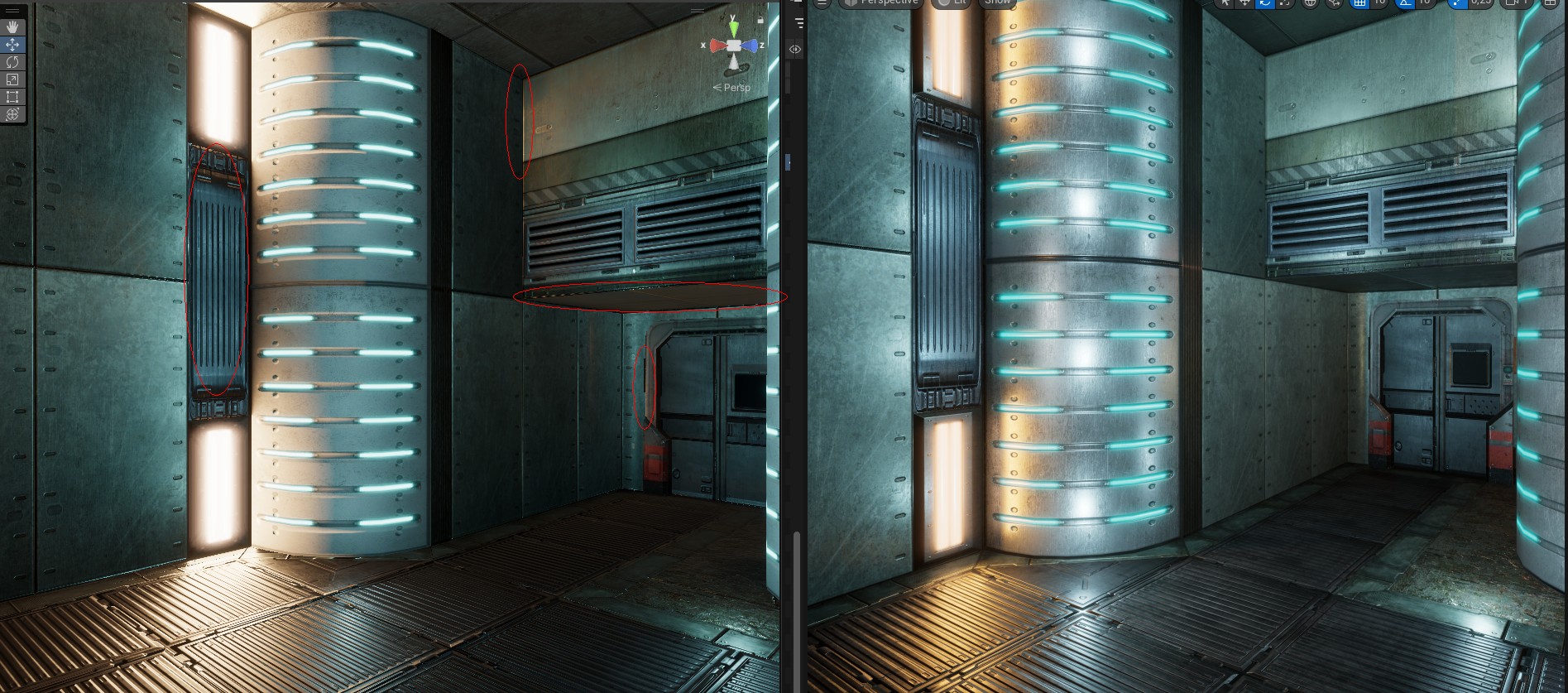Toggle the grid snapping button
This screenshot has height=693, width=1568.
[1359, 2]
